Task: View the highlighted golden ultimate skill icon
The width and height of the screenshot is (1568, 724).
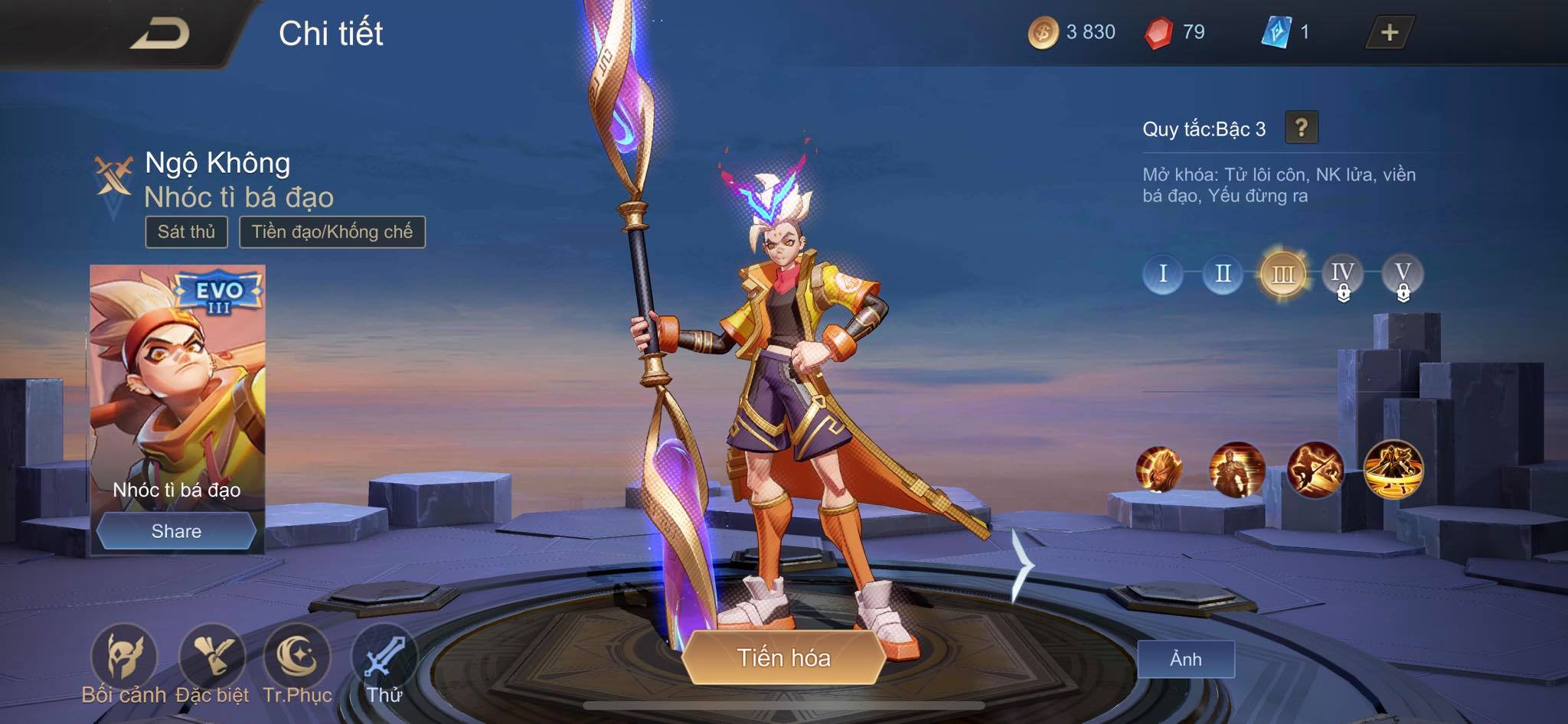Action: point(1393,468)
